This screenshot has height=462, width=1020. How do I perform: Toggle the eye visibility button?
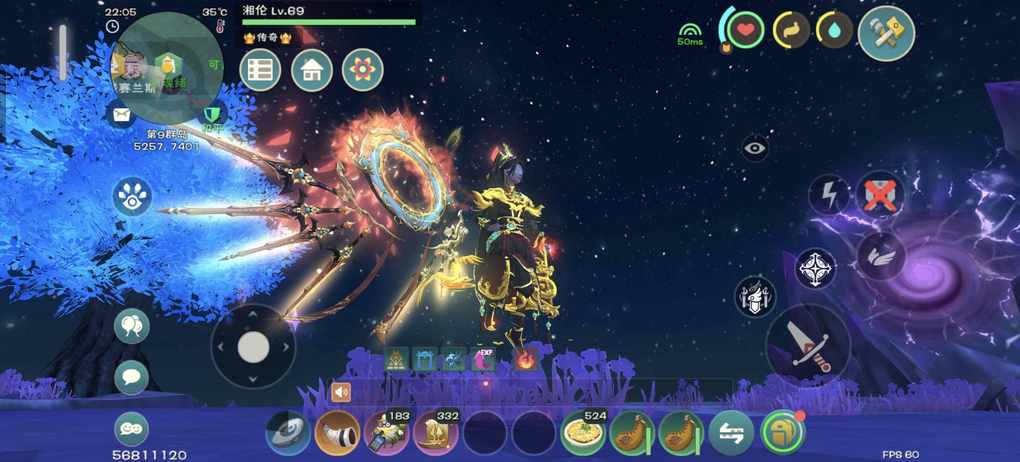[x=755, y=148]
